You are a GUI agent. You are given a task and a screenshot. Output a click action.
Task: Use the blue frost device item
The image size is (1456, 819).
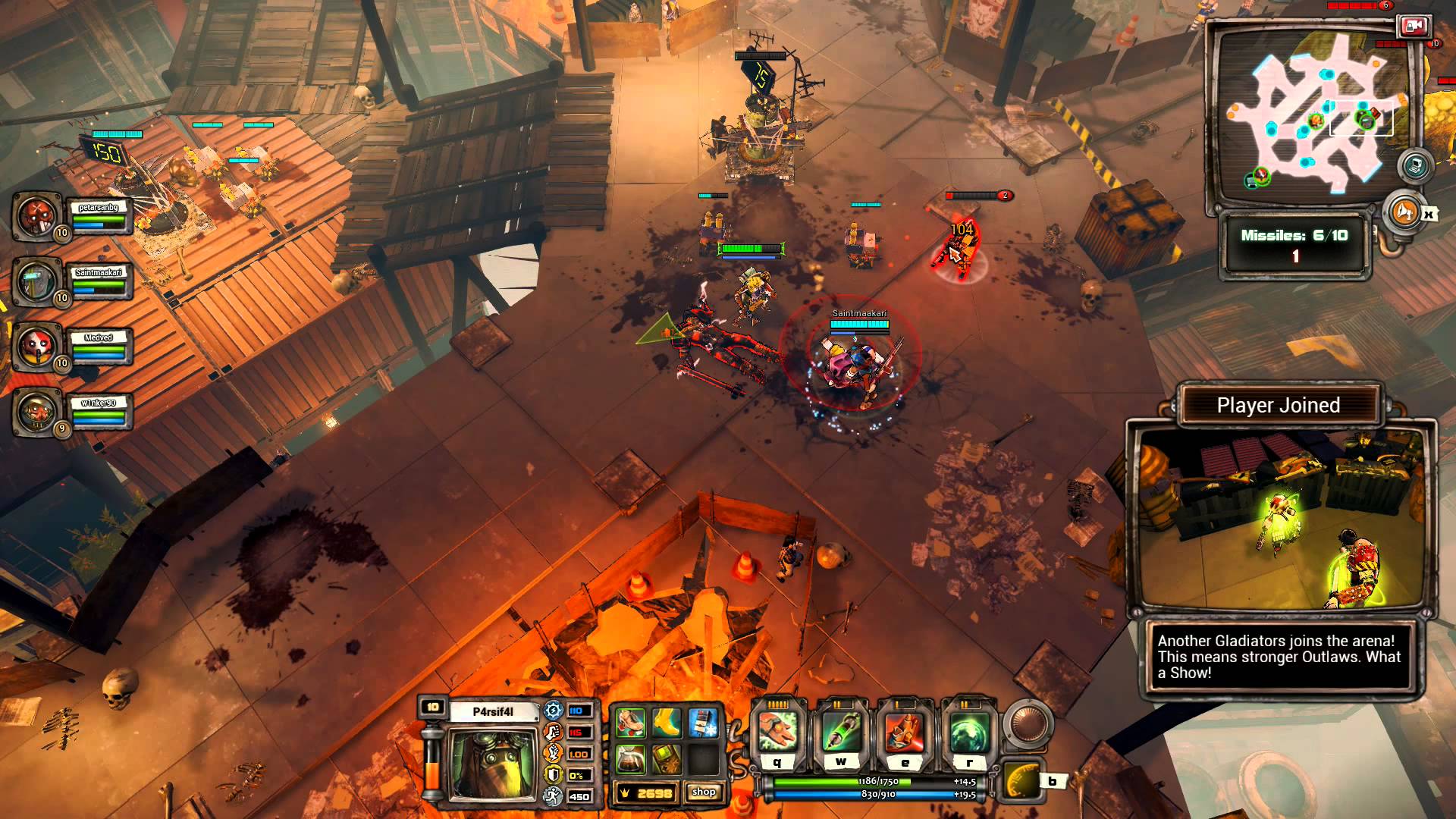point(703,723)
